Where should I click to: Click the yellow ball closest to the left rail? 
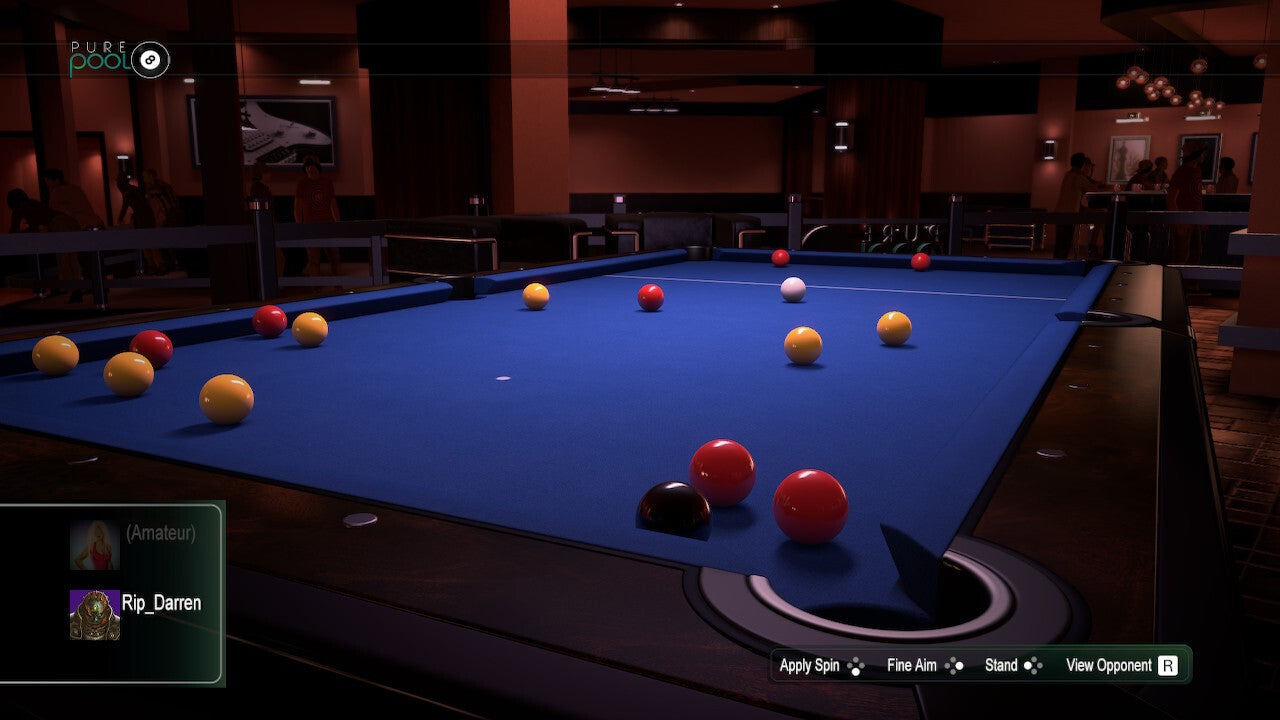click(x=57, y=354)
